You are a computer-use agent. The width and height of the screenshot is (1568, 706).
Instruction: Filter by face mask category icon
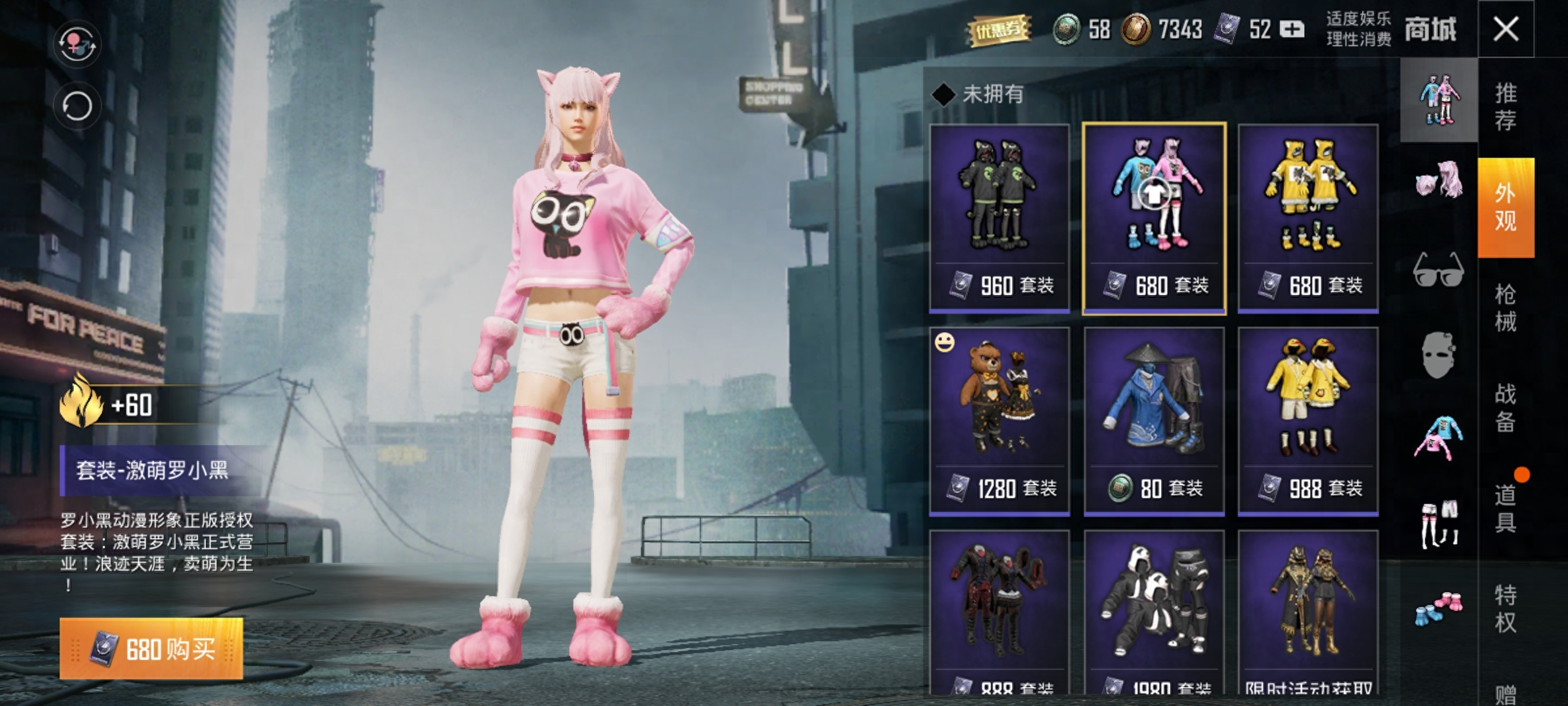point(1439,354)
